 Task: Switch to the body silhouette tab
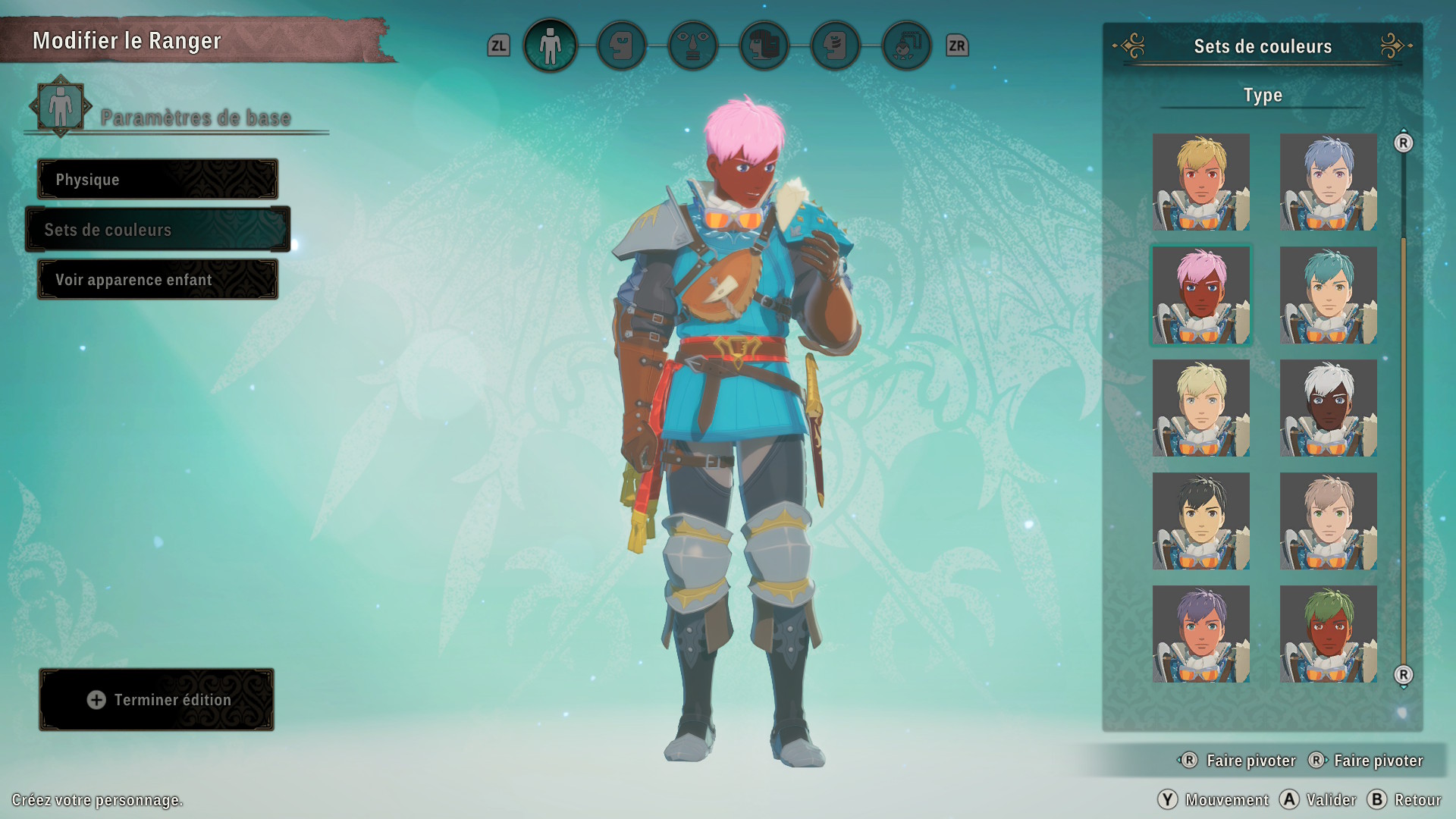[x=550, y=46]
